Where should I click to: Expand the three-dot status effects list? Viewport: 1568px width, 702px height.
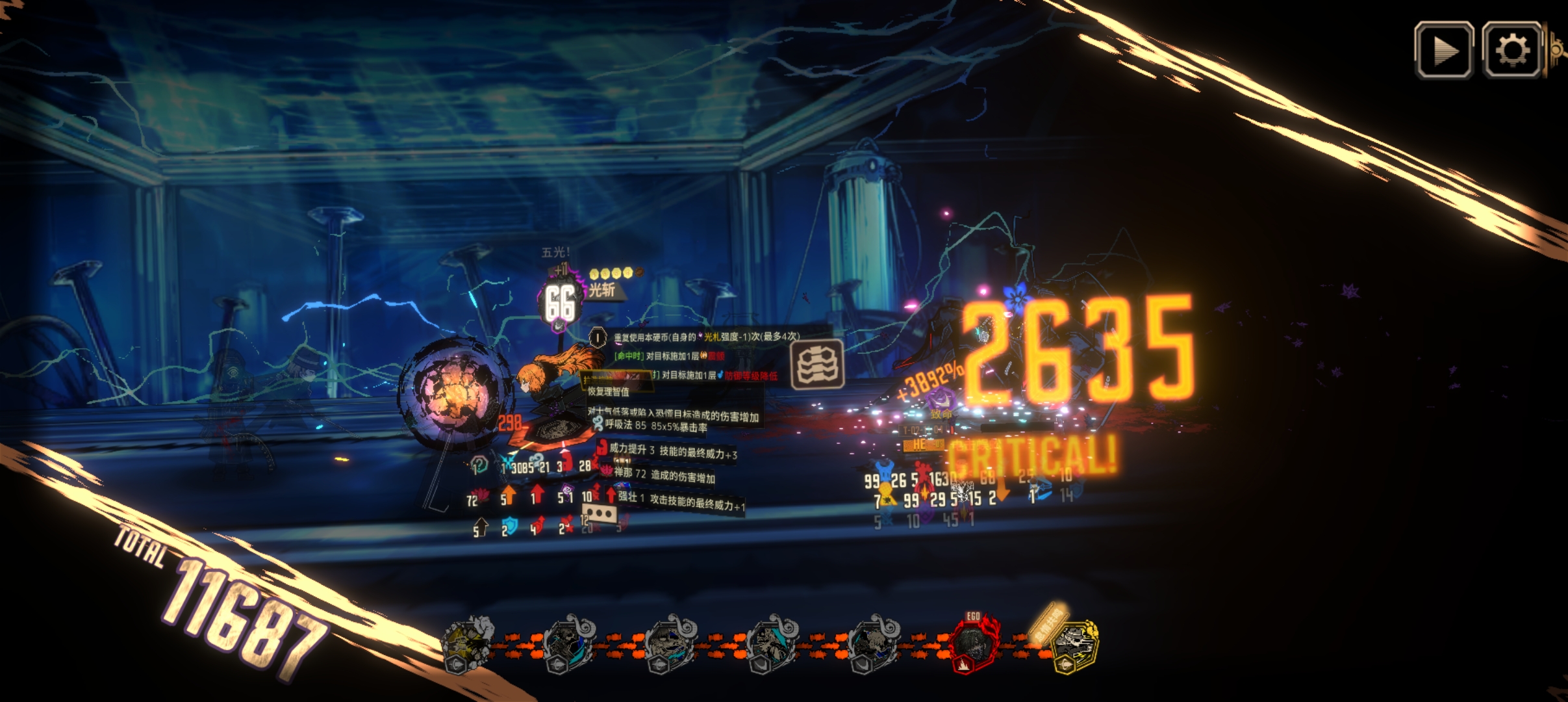point(599,514)
